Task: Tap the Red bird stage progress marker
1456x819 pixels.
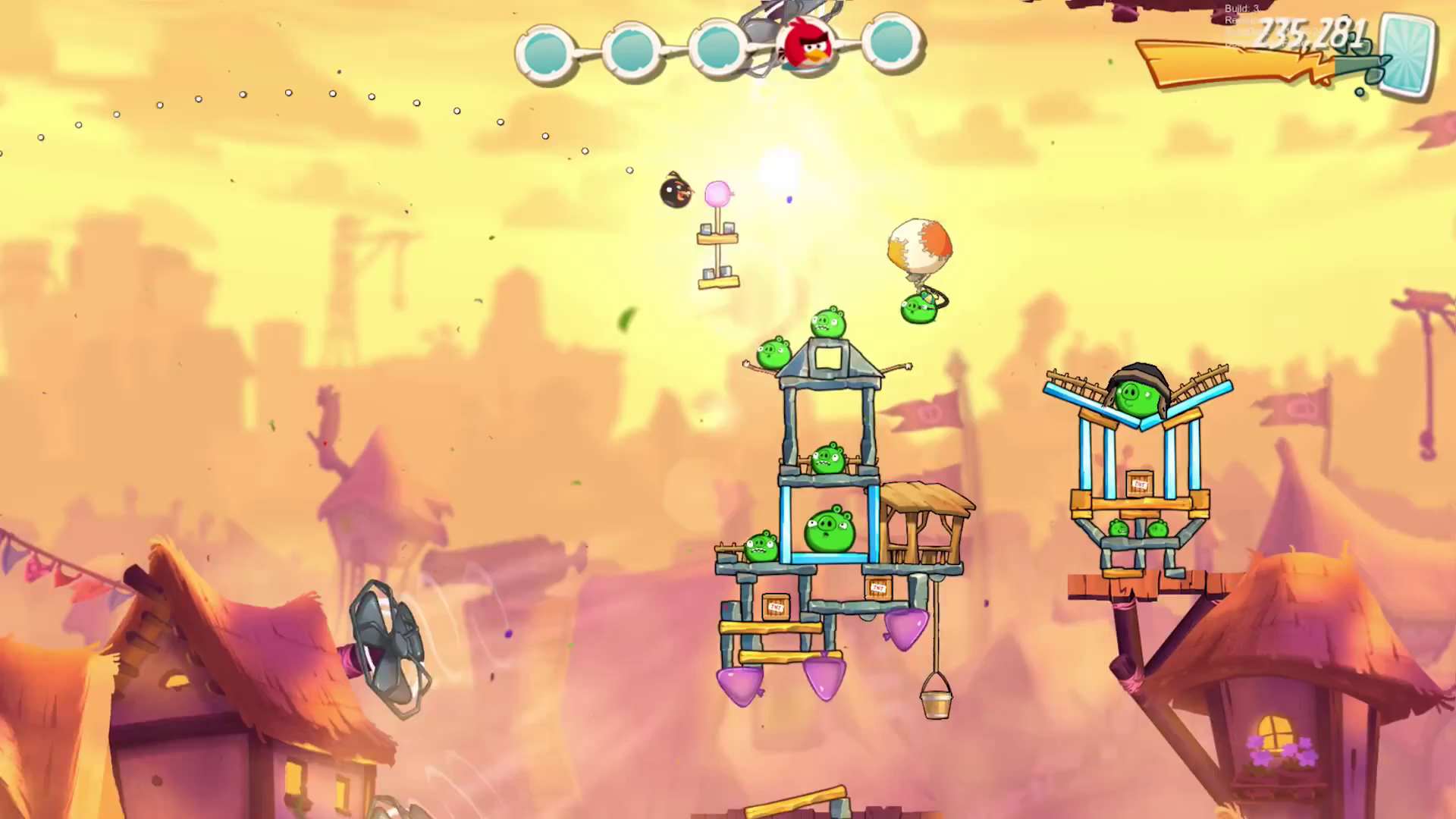Action: click(807, 44)
